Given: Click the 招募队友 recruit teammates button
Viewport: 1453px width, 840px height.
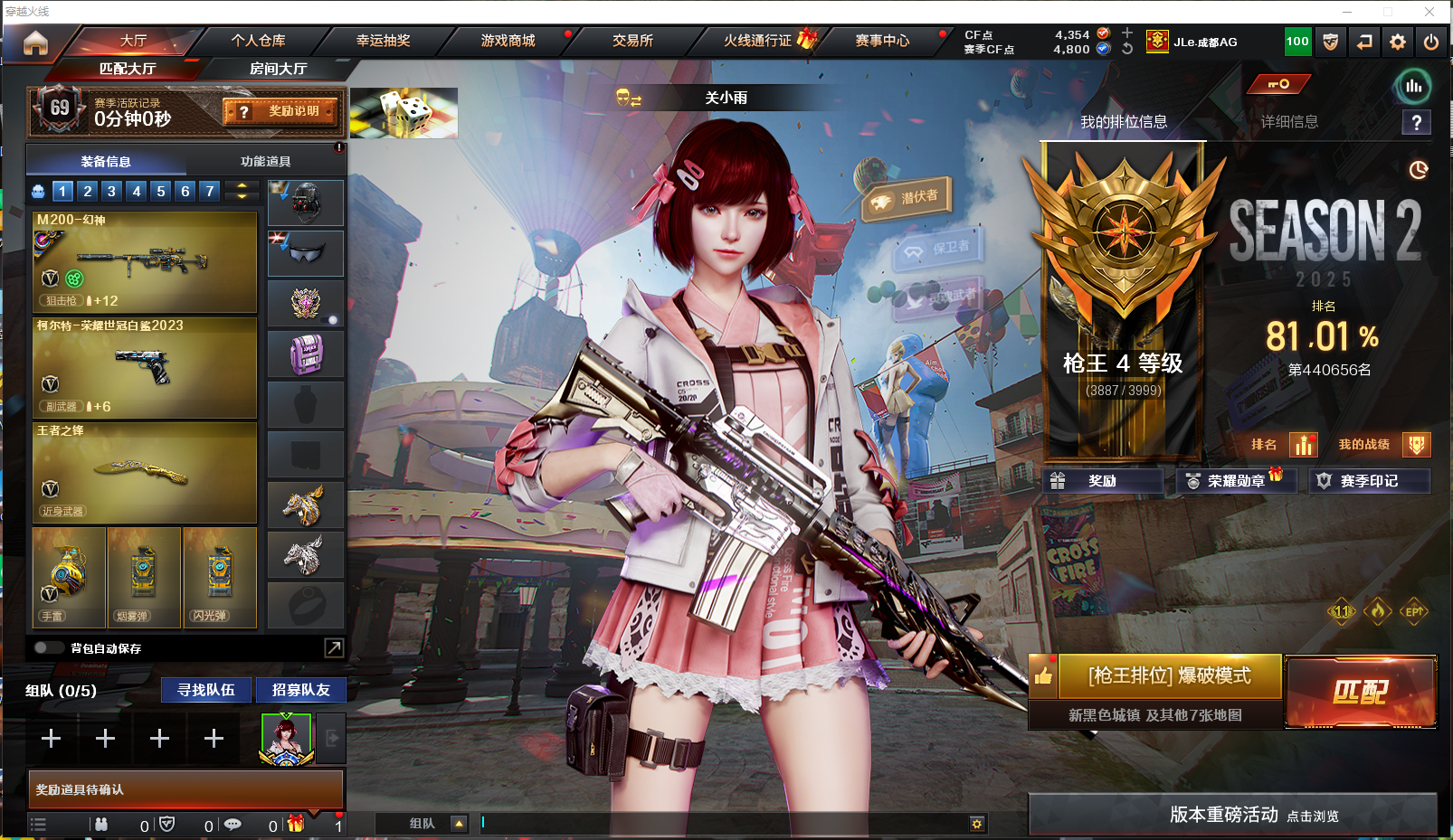Looking at the screenshot, I should [x=300, y=690].
